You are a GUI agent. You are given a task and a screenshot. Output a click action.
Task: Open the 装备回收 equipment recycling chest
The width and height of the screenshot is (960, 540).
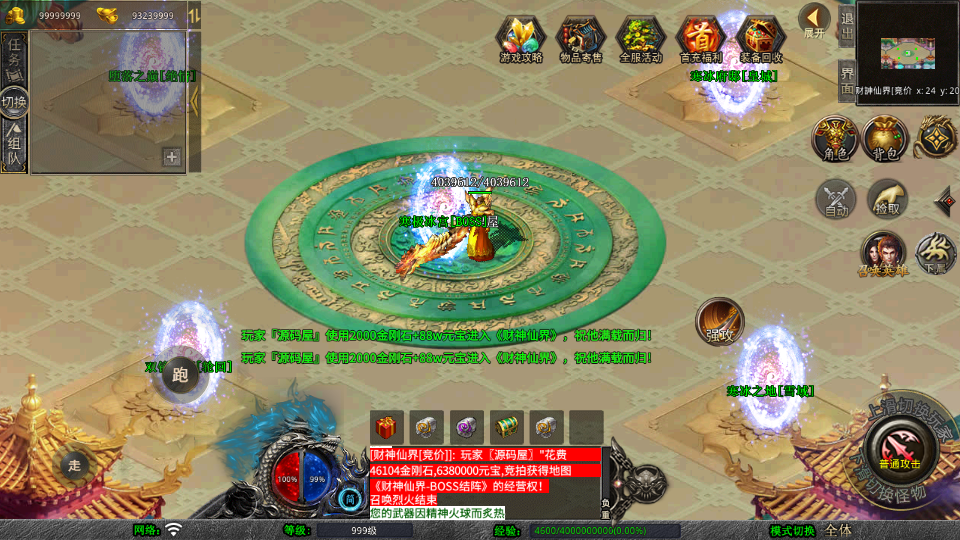[x=761, y=38]
